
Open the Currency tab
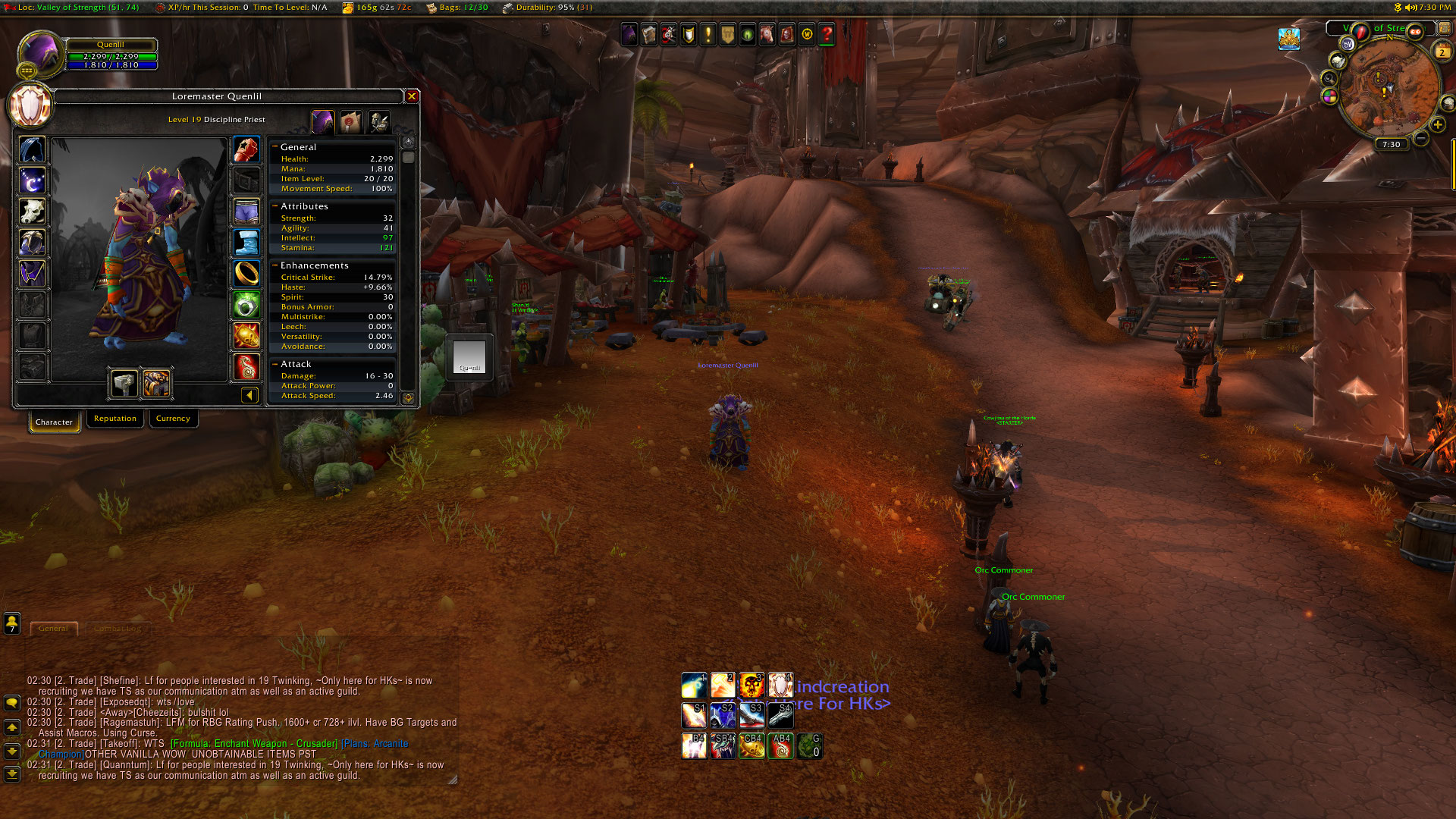[173, 419]
